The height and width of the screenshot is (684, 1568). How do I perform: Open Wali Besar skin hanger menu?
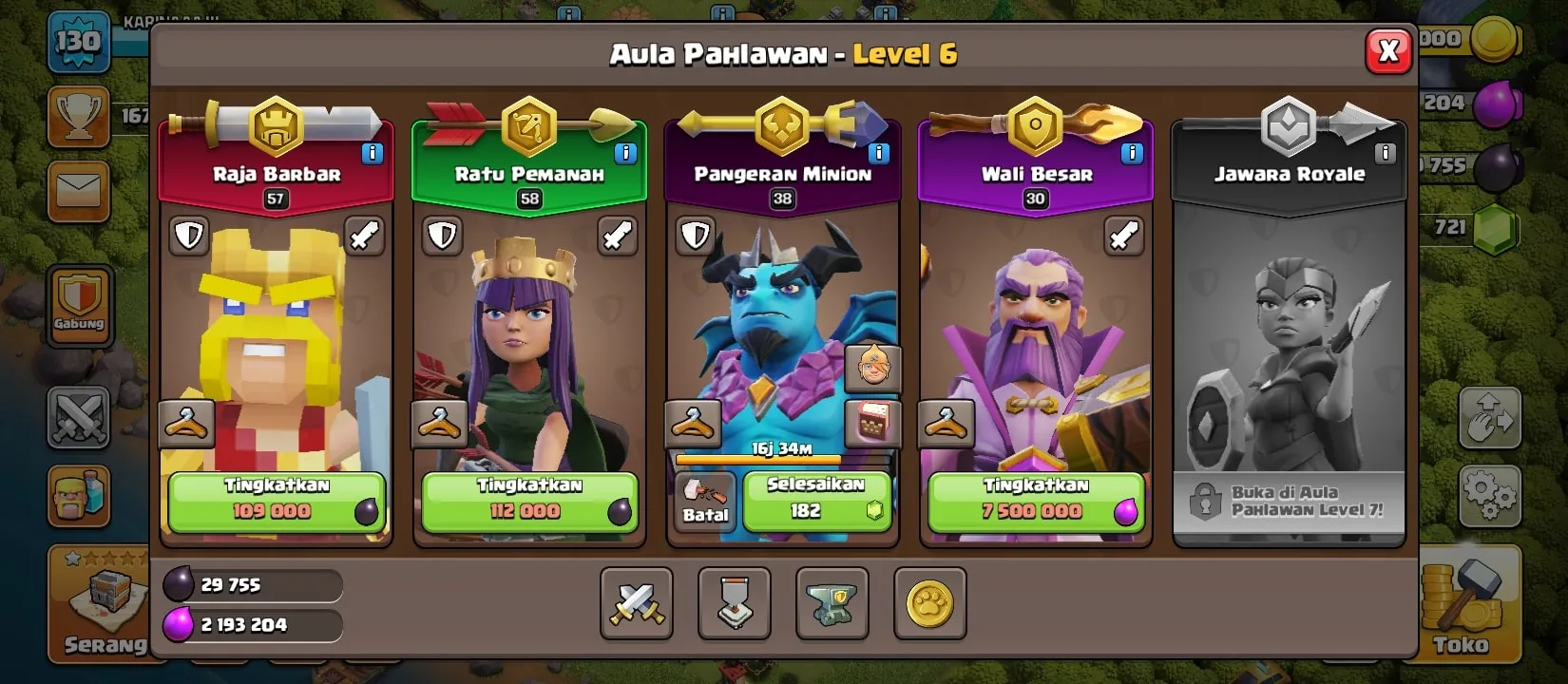click(945, 423)
